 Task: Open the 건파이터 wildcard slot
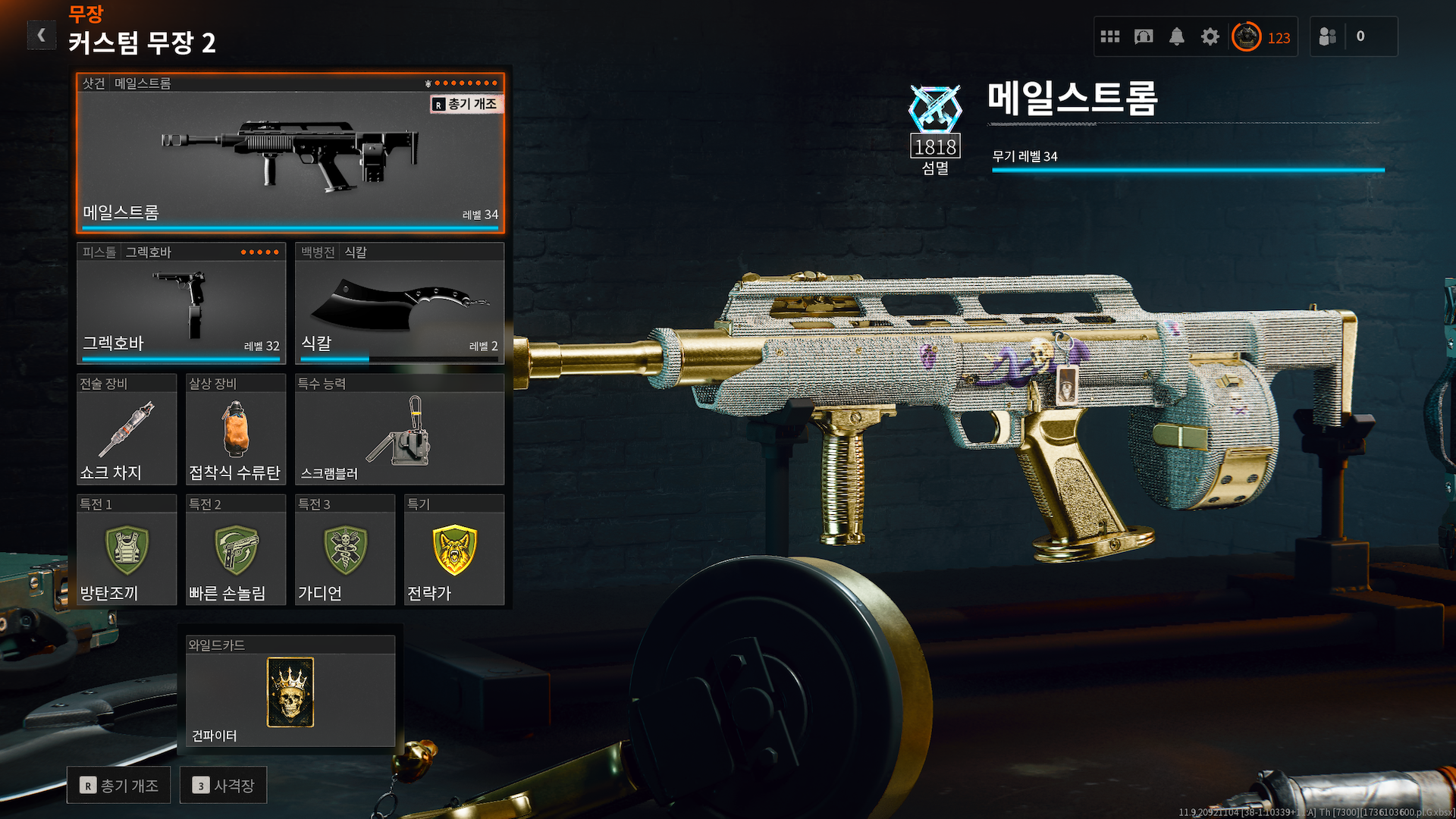point(290,691)
